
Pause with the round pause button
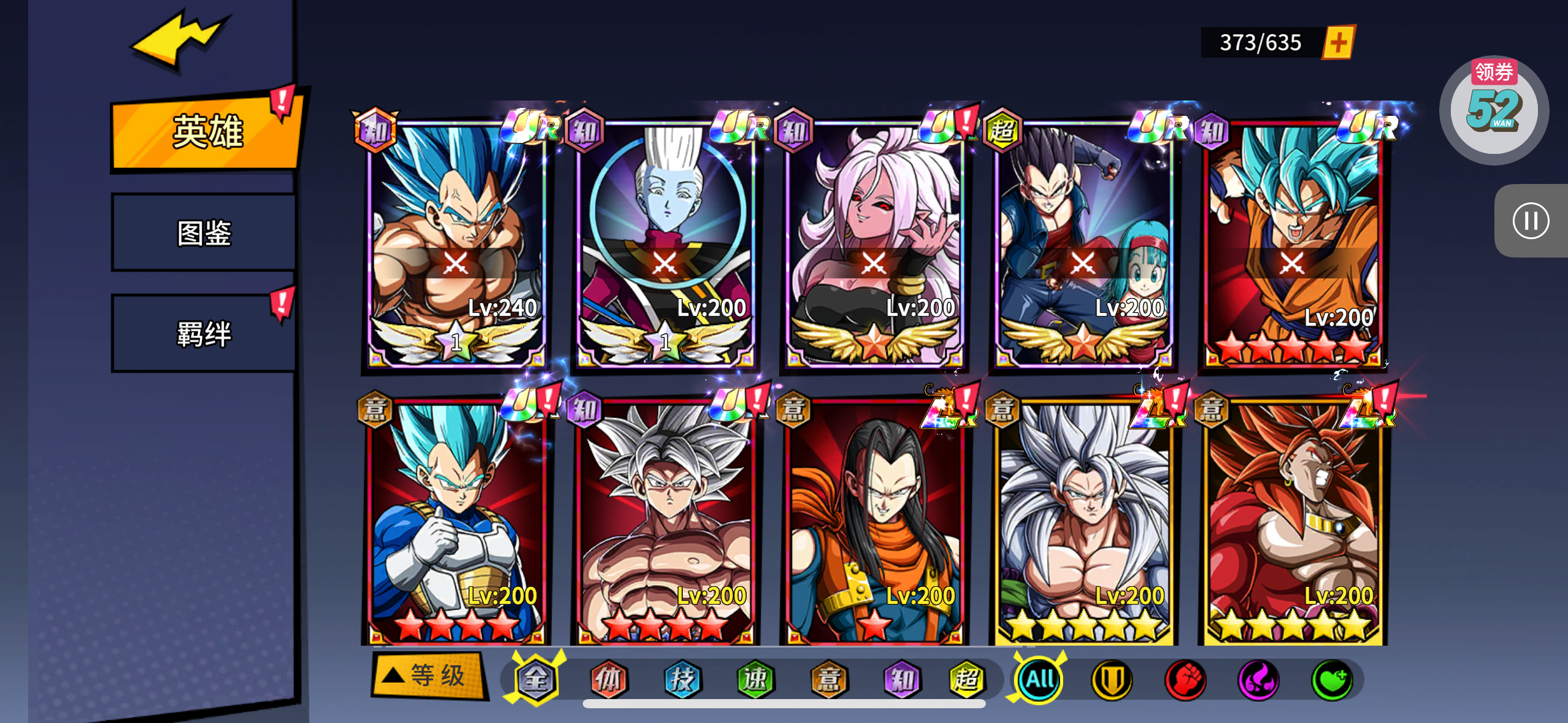(x=1530, y=221)
